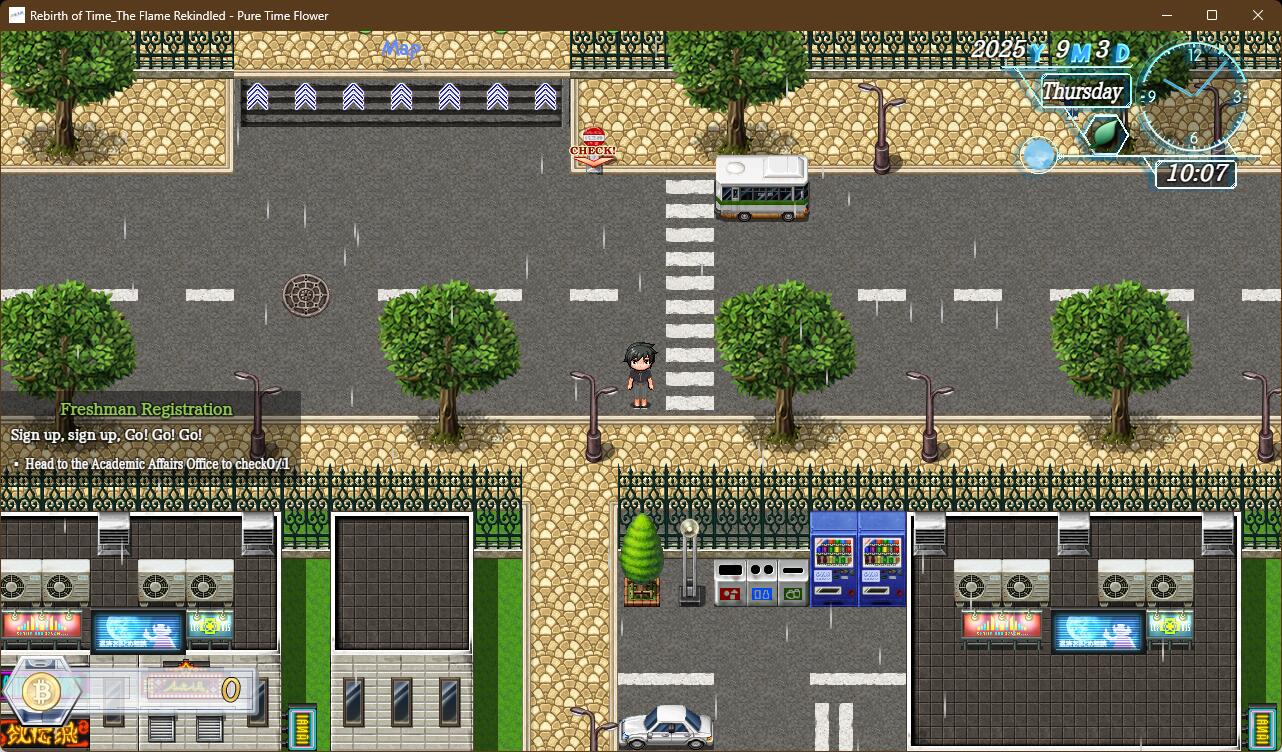This screenshot has height=752, width=1282.
Task: Click the 10:07 time display
Action: (x=1196, y=174)
